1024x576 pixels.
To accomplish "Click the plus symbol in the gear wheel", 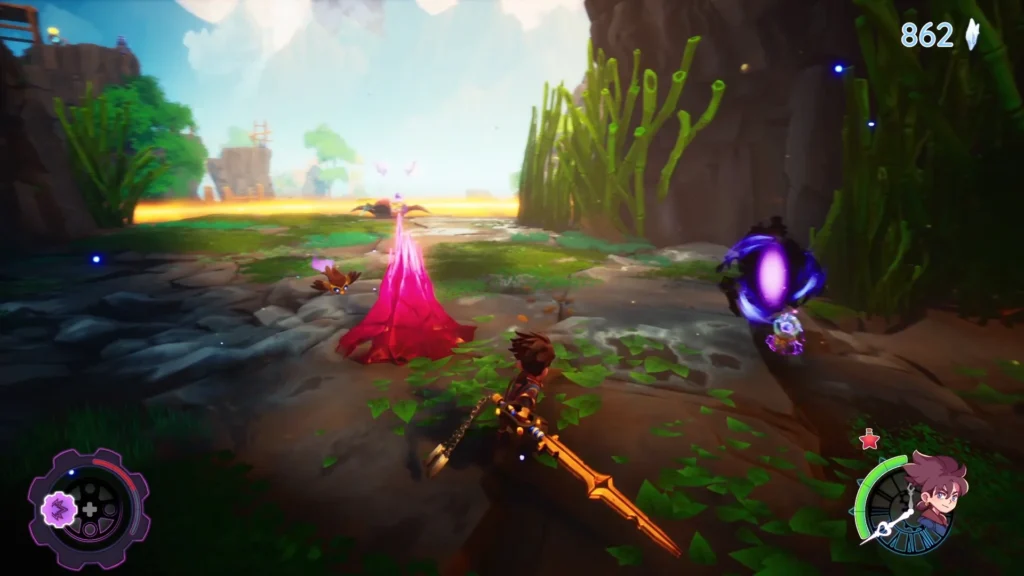I will [x=89, y=509].
